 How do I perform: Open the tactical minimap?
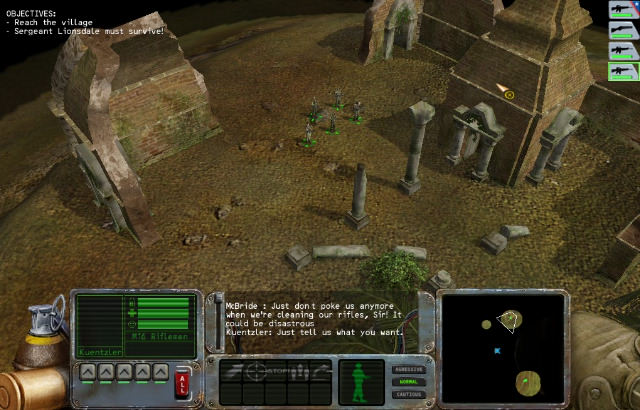502,345
